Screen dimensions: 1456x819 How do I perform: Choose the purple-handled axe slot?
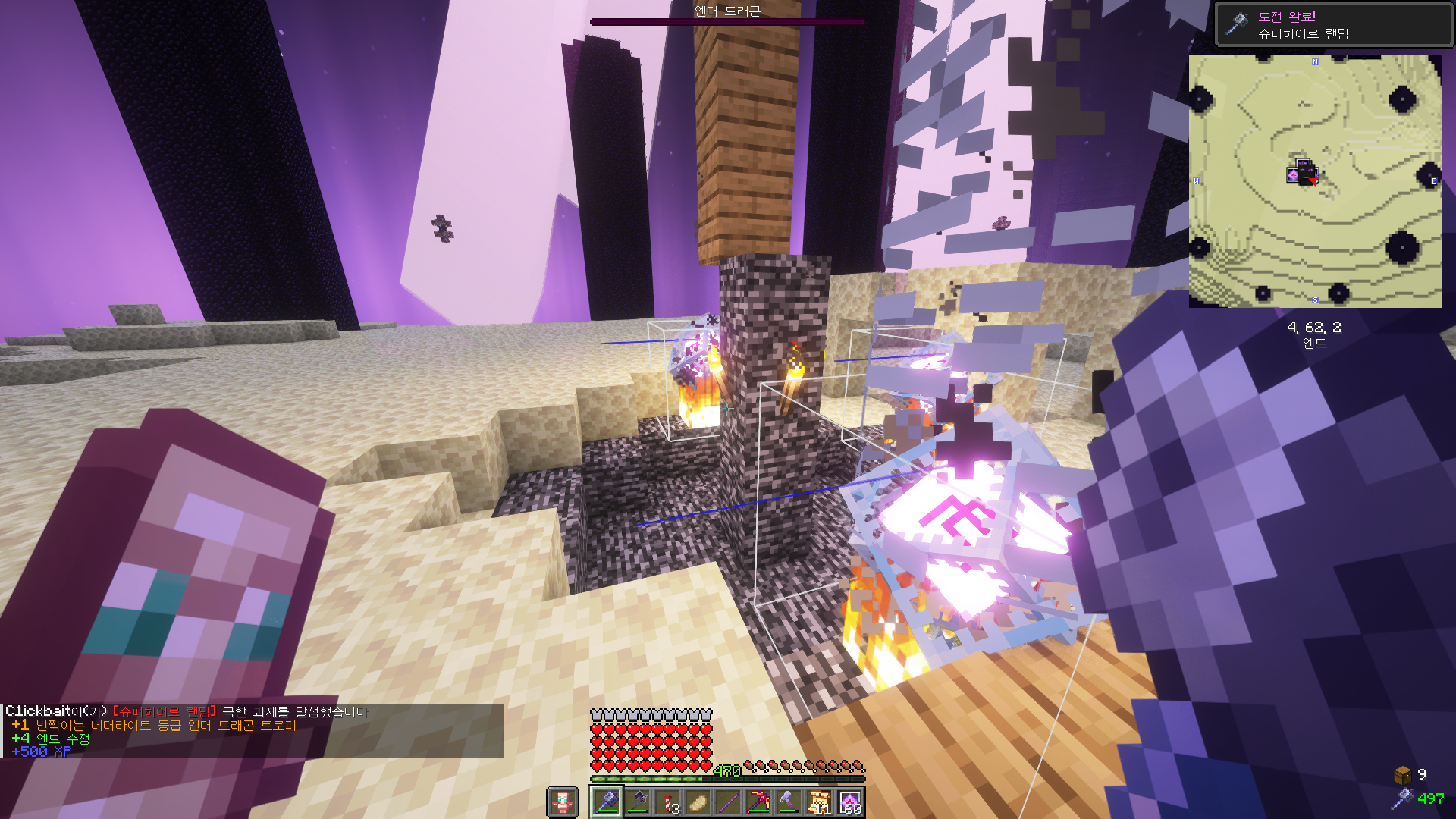789,802
